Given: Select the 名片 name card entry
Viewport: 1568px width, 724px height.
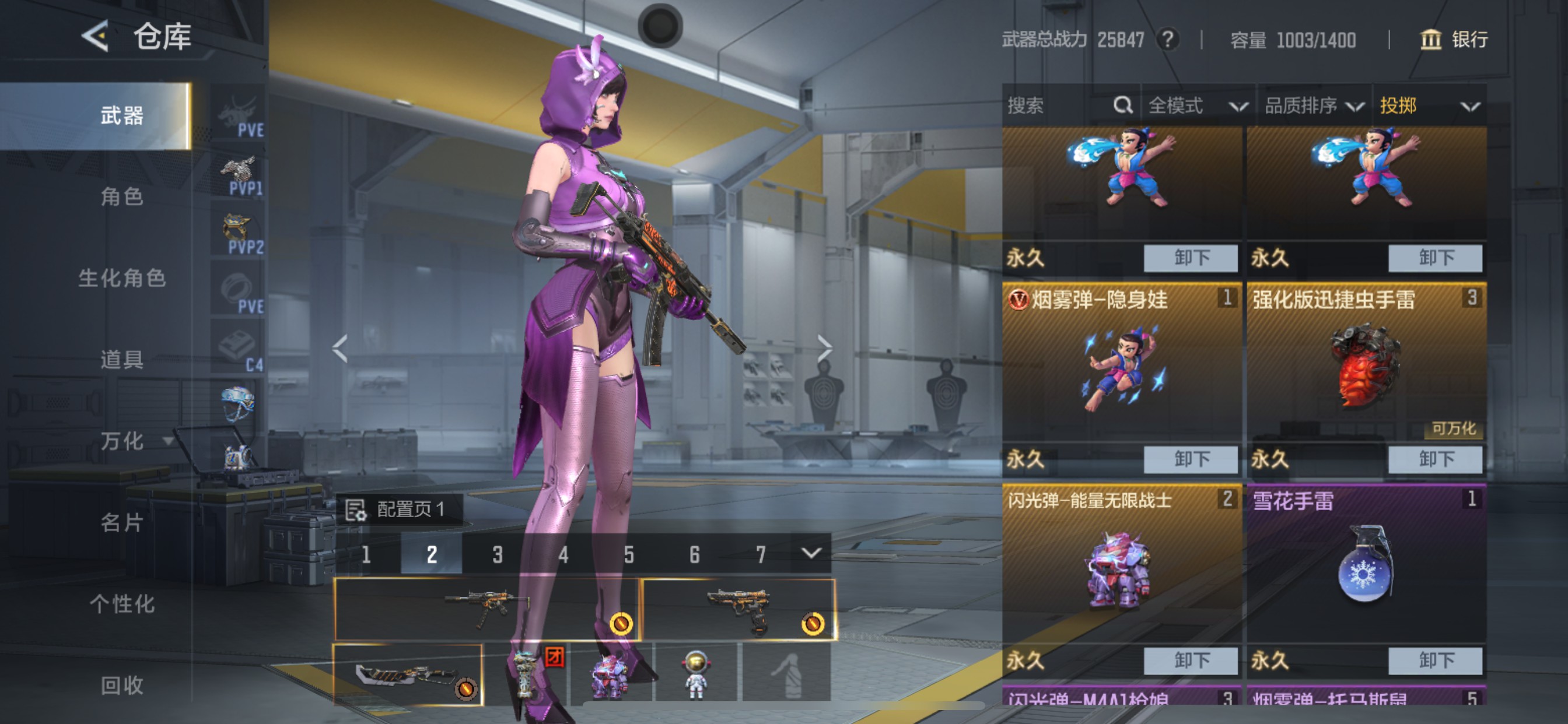Looking at the screenshot, I should coord(122,523).
